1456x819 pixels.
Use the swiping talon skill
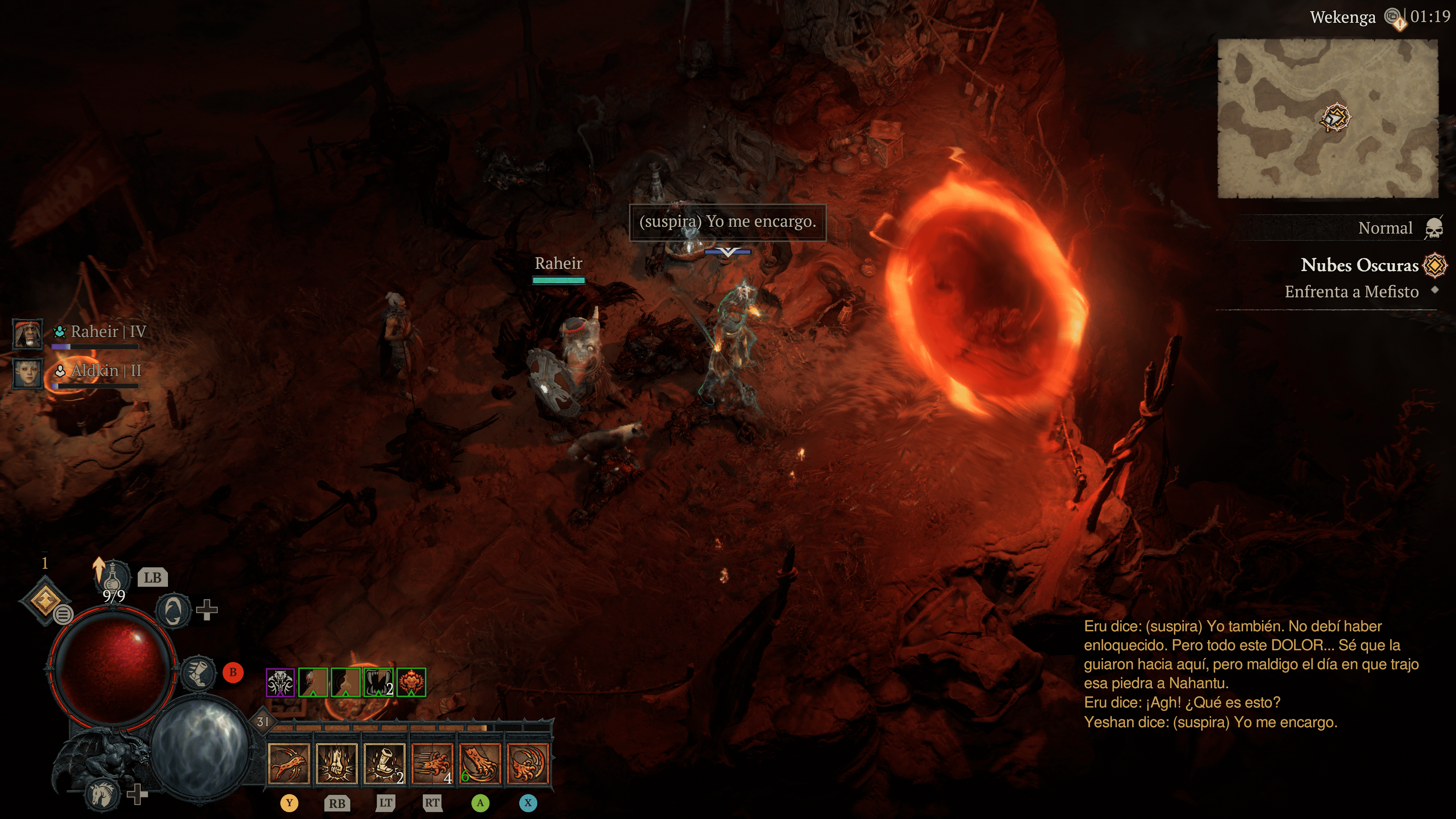tap(480, 764)
